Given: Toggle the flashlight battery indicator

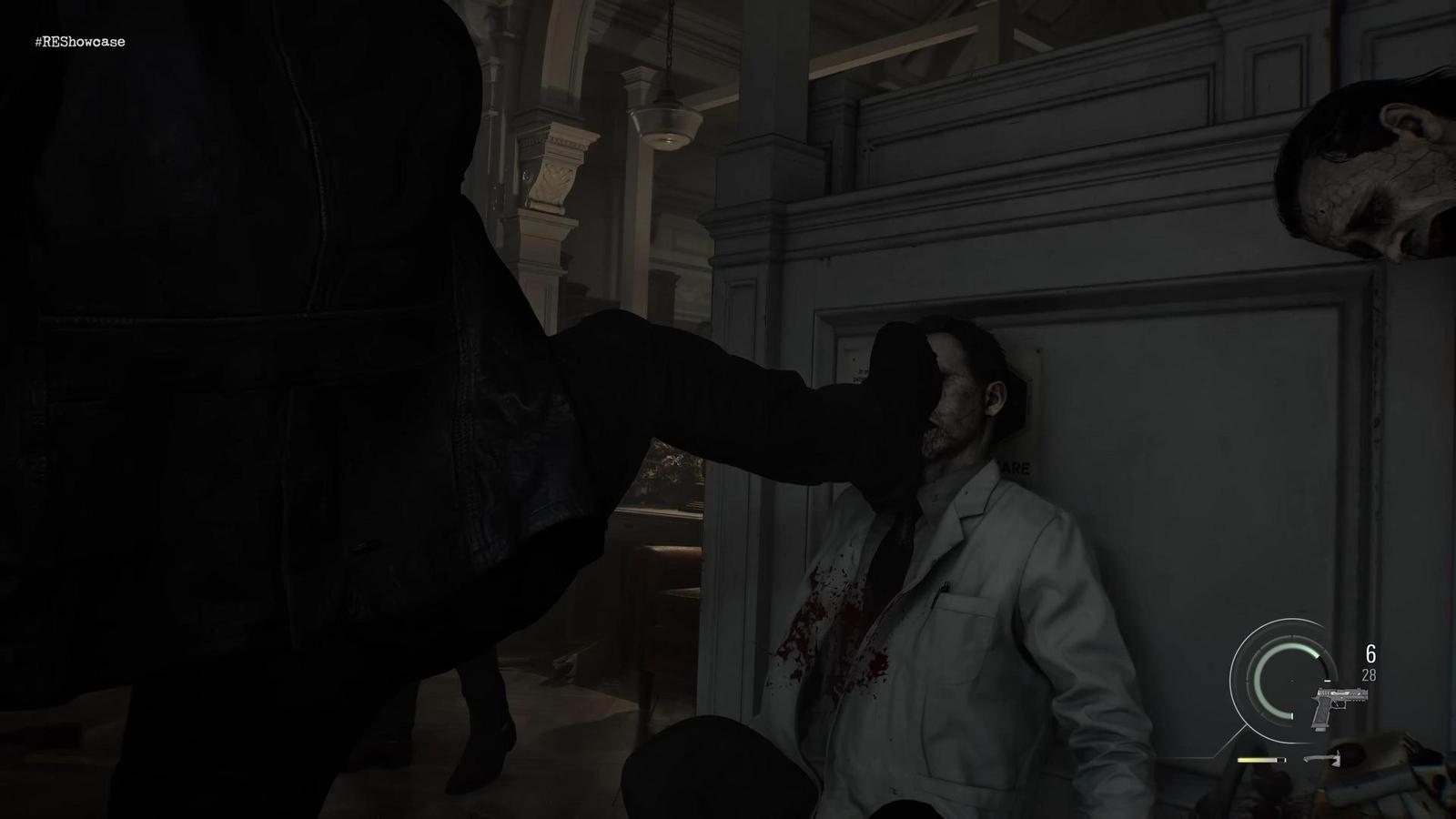Looking at the screenshot, I should [x=1260, y=759].
